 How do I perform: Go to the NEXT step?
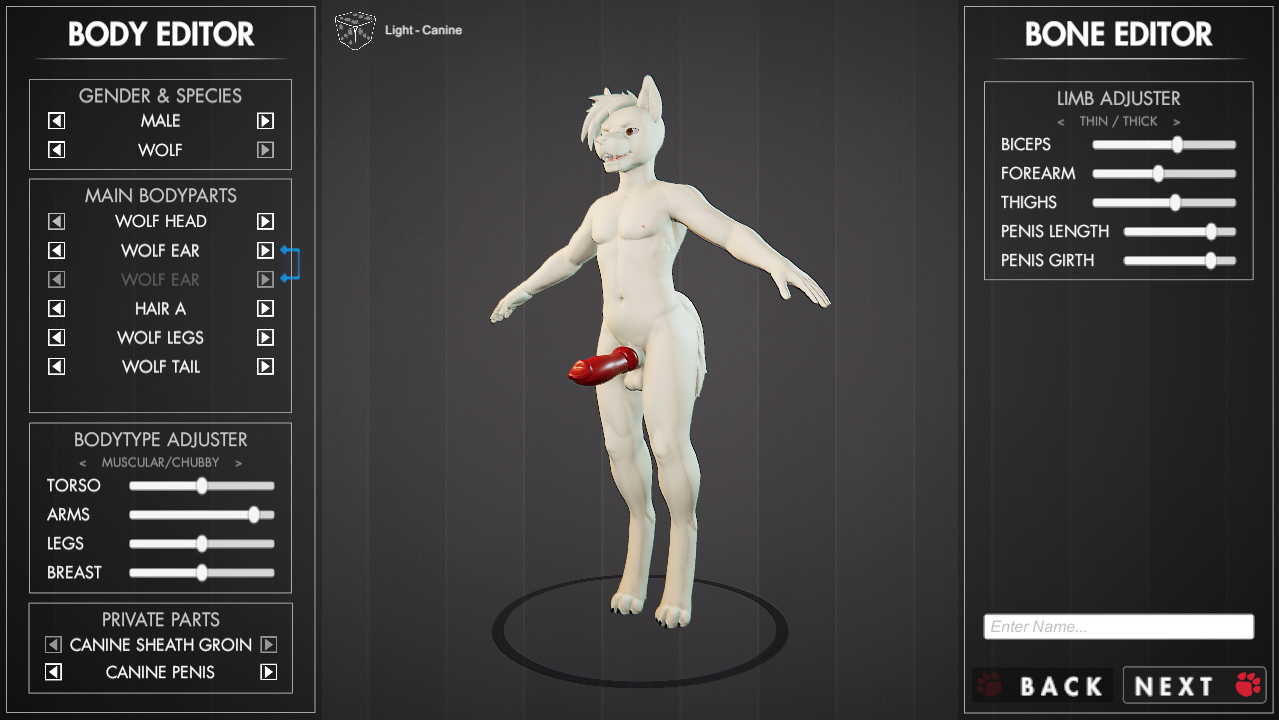[1194, 686]
